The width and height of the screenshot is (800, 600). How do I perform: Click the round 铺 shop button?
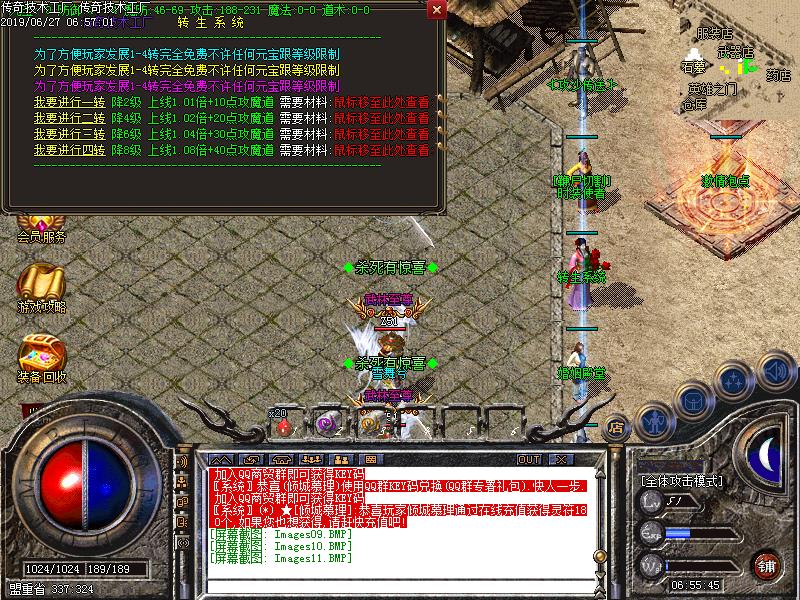coord(766,564)
